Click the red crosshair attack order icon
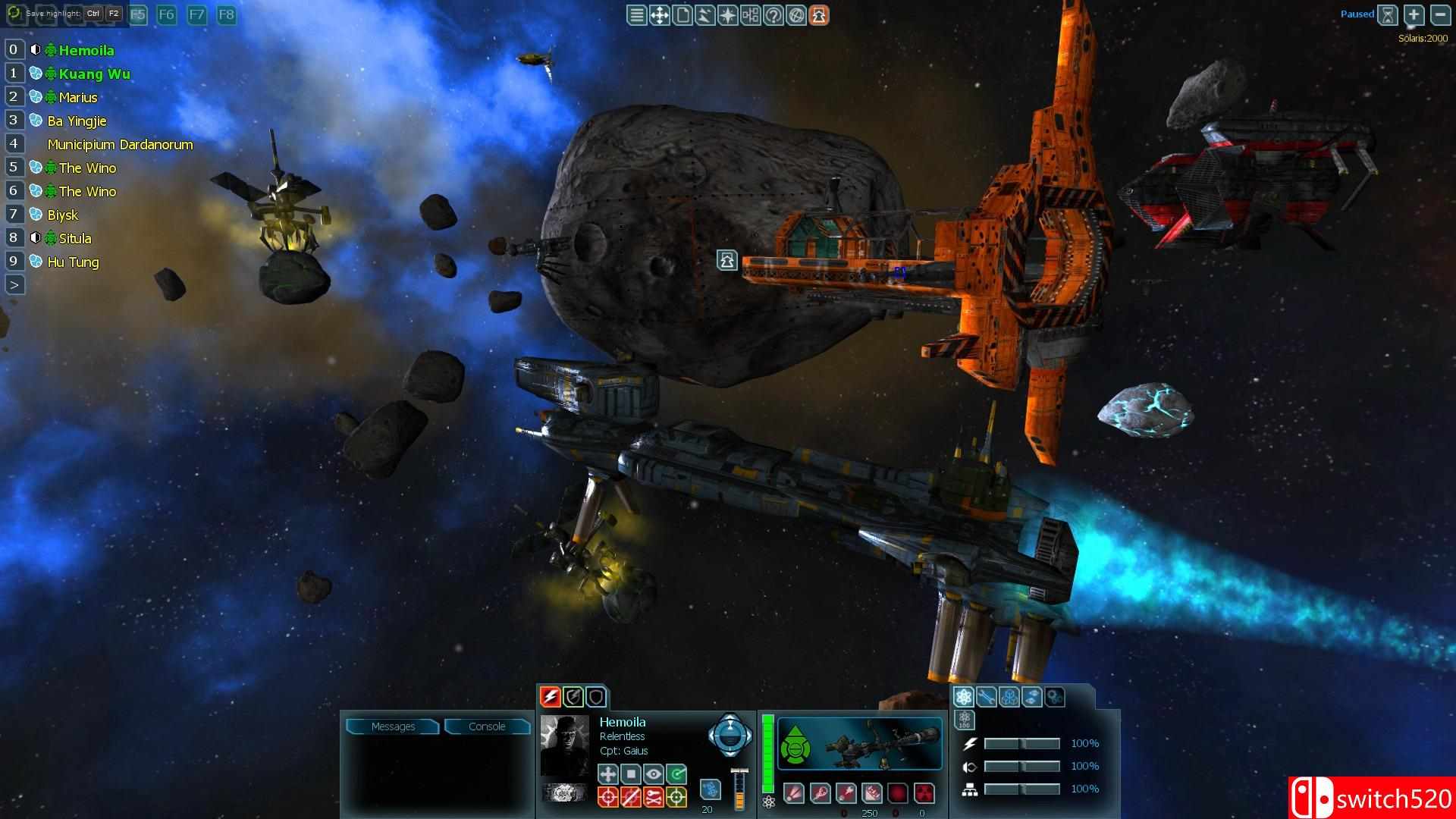This screenshot has height=819, width=1456. click(x=607, y=796)
